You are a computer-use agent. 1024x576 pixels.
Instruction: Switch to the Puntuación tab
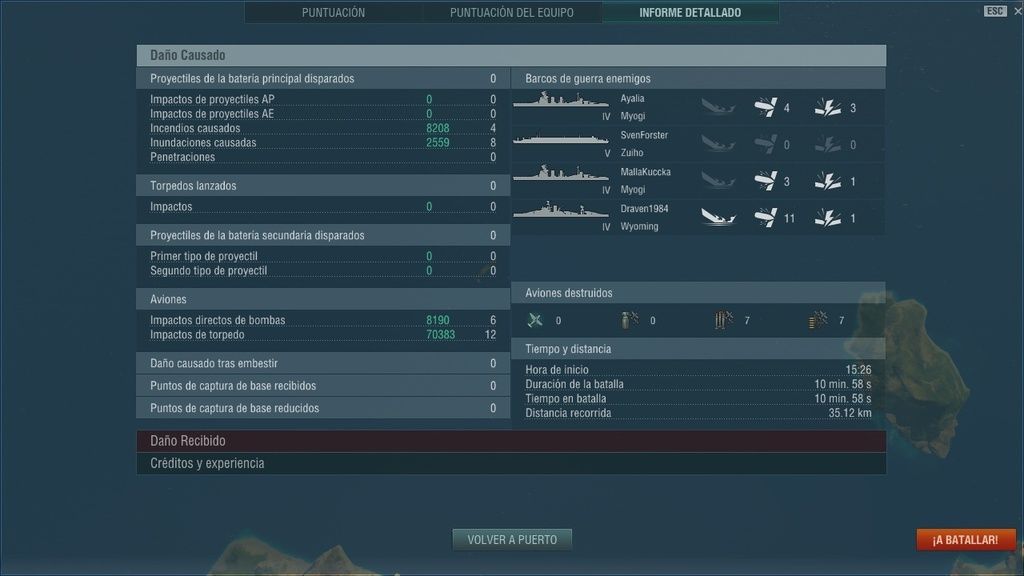(333, 13)
